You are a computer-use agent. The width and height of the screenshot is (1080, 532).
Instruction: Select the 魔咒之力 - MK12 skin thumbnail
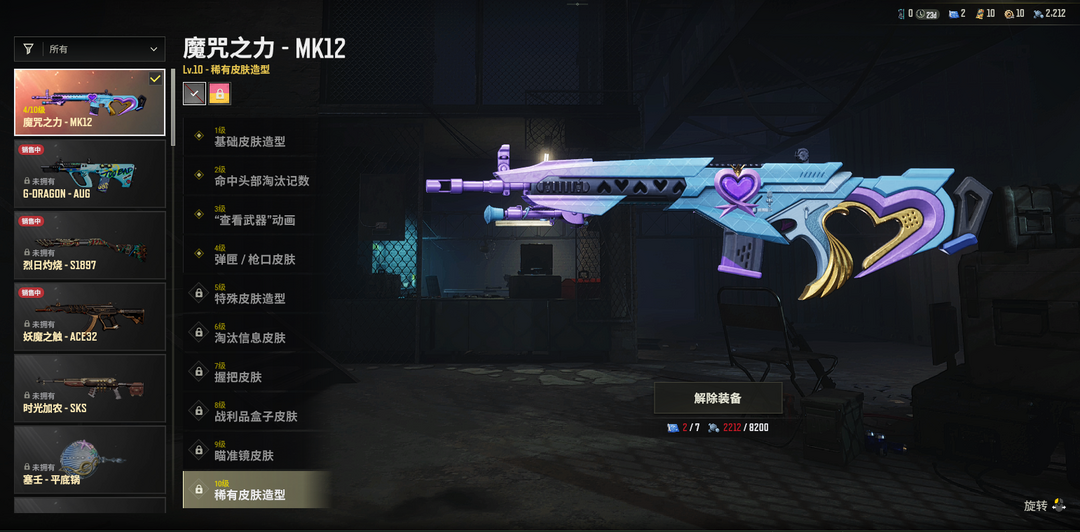click(90, 102)
